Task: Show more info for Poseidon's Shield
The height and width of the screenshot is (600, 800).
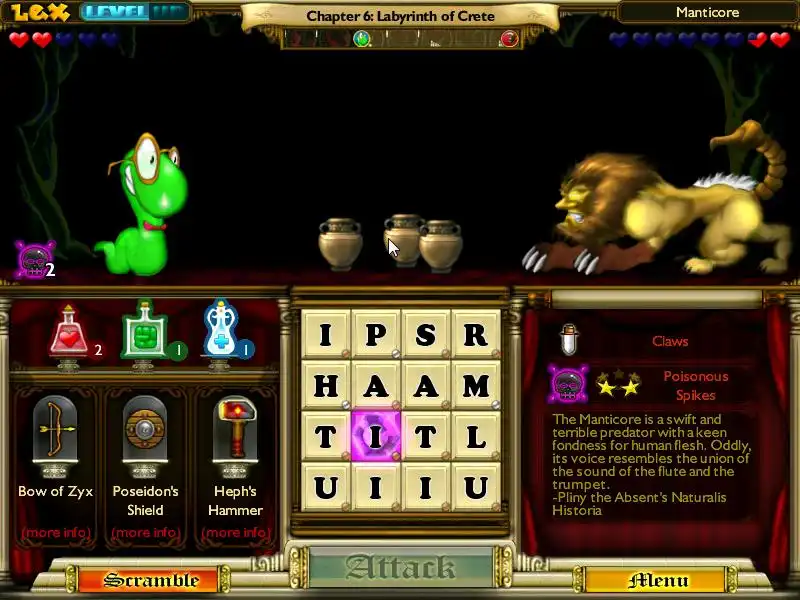Action: coord(145,532)
